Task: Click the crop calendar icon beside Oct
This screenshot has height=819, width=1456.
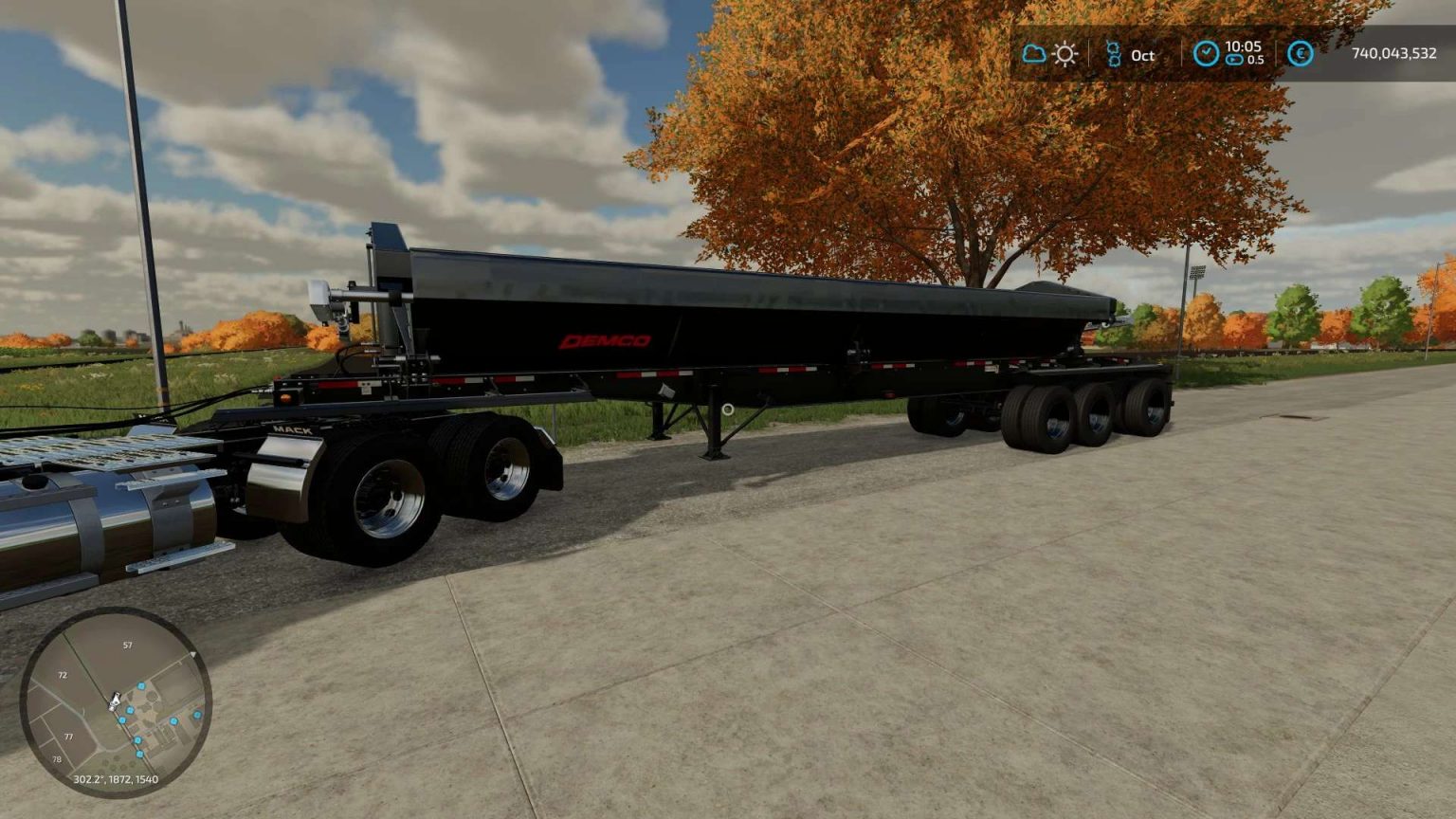Action: [x=1113, y=55]
